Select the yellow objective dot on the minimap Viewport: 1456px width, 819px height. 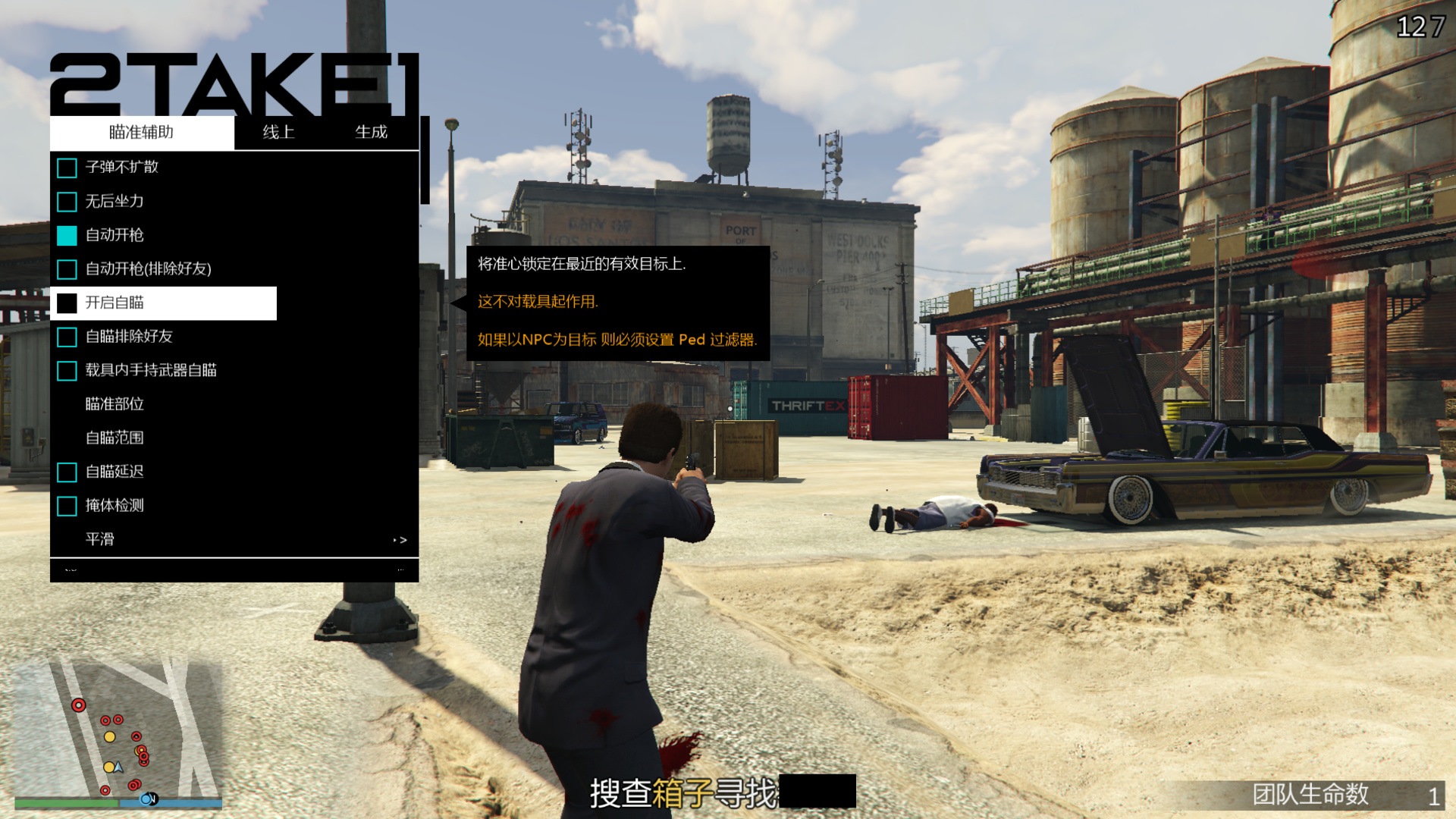tap(109, 737)
